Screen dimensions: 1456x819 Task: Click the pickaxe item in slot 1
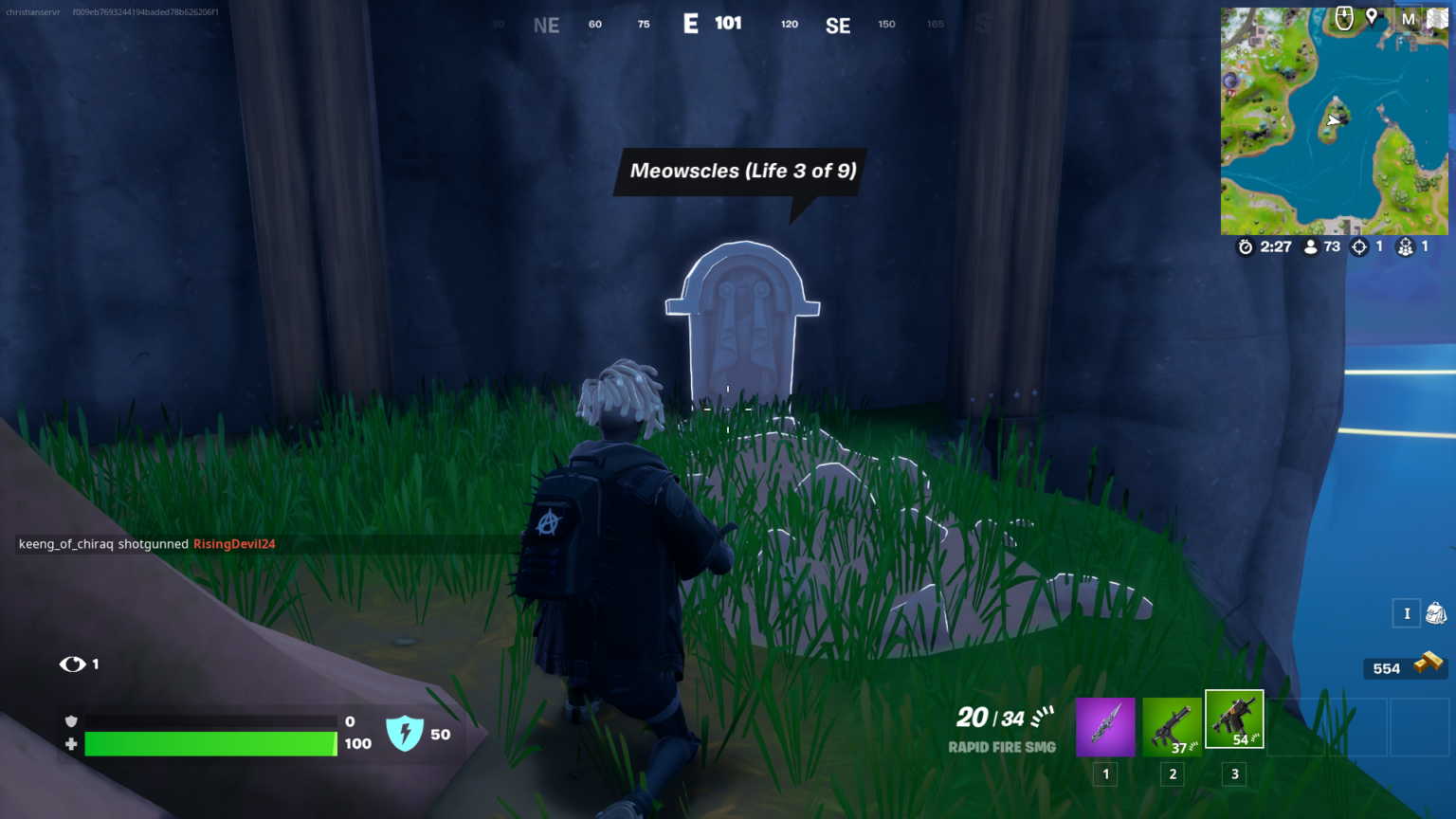point(1105,725)
